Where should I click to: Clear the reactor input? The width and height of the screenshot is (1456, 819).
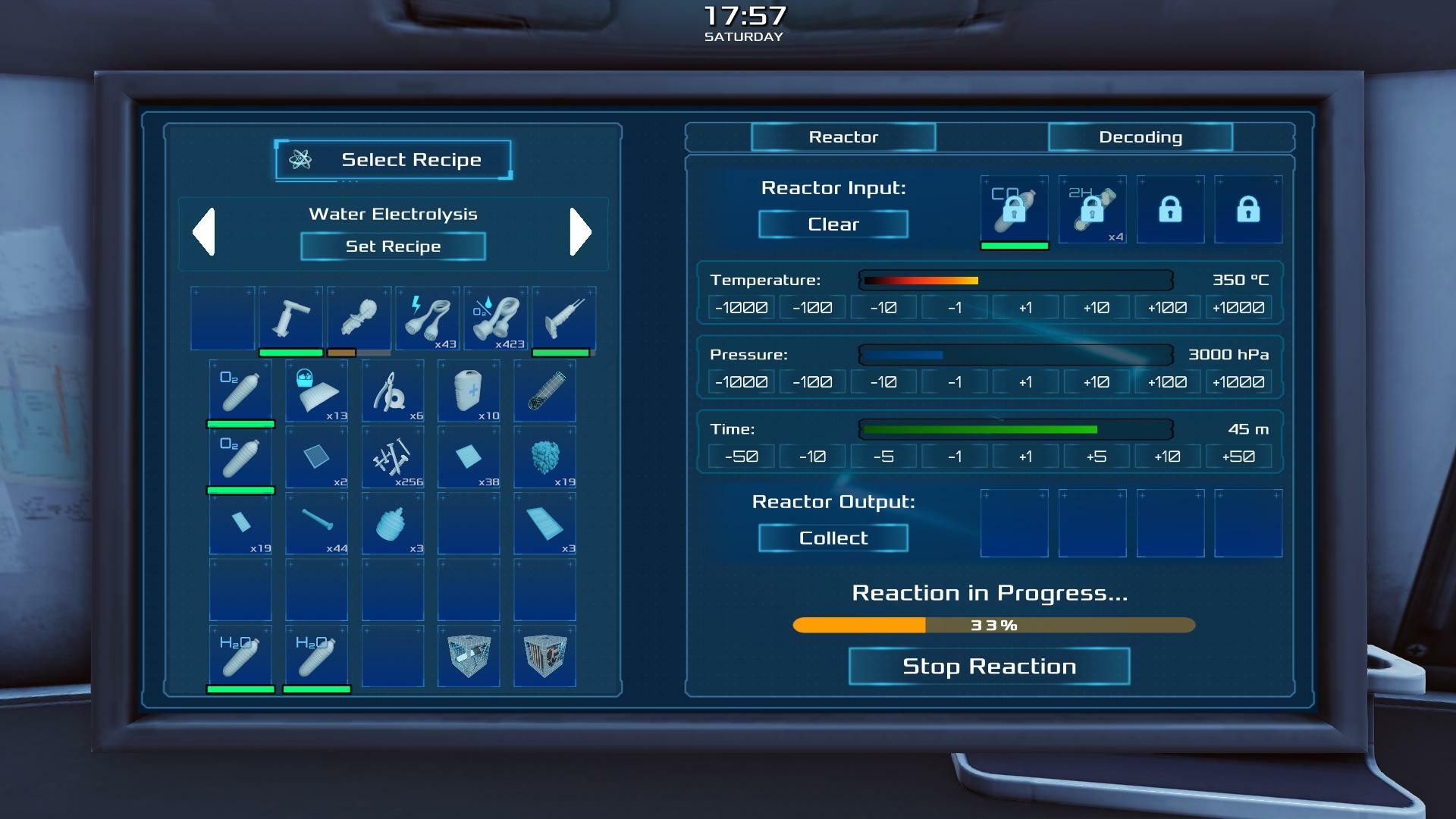coord(833,224)
